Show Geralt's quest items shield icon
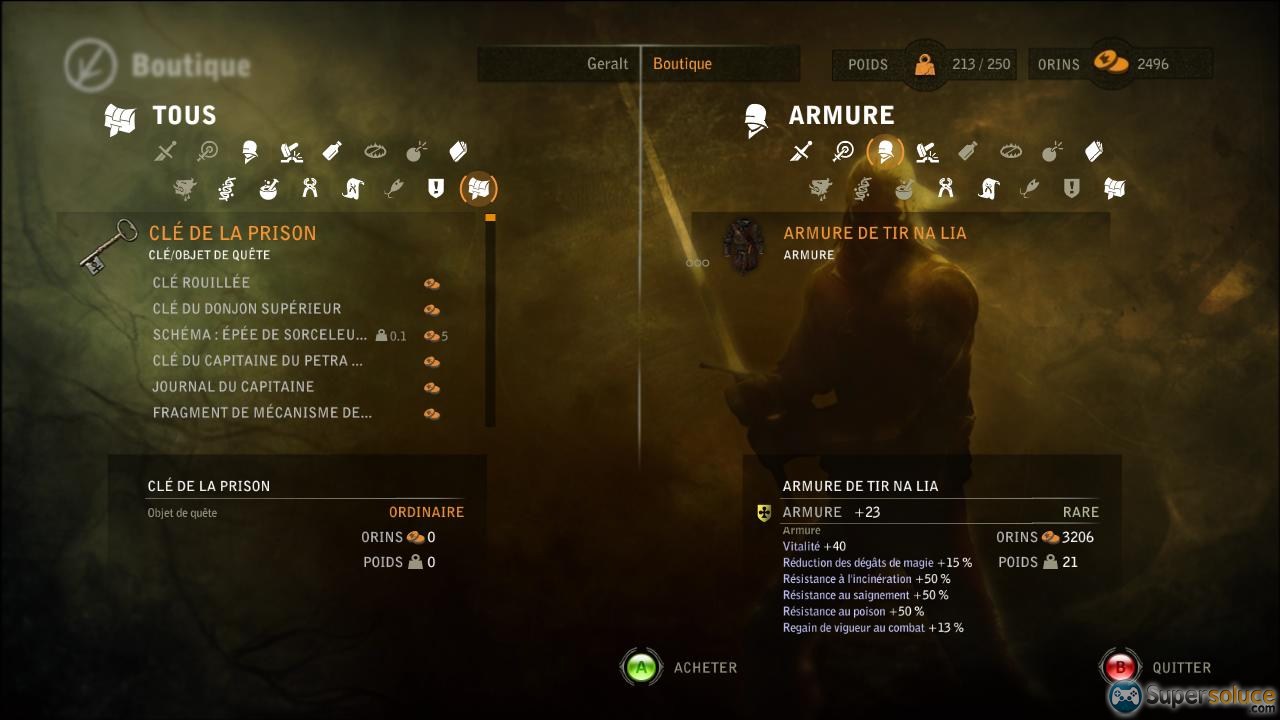1280x720 pixels. click(436, 188)
